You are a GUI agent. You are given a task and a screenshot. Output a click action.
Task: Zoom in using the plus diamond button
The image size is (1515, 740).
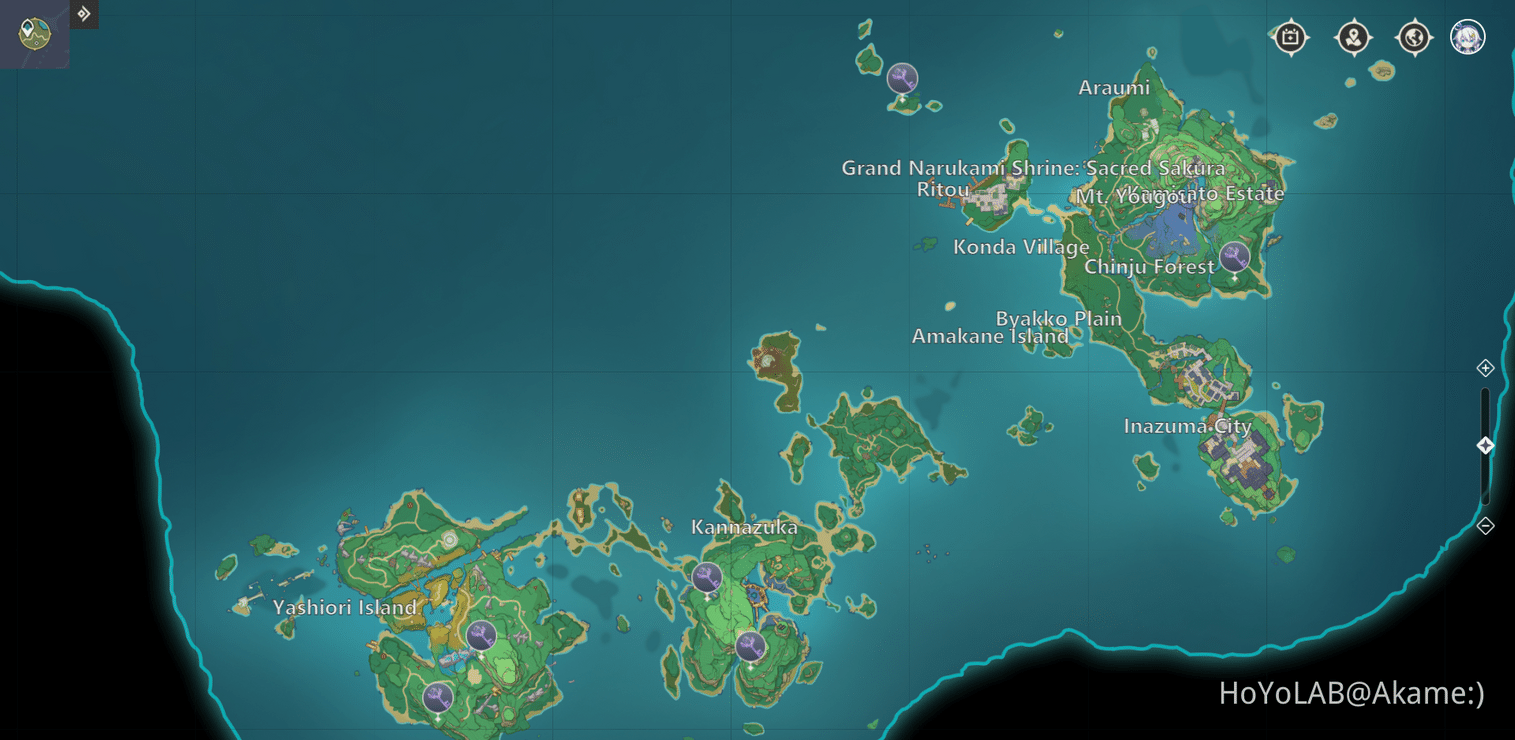pos(1486,368)
